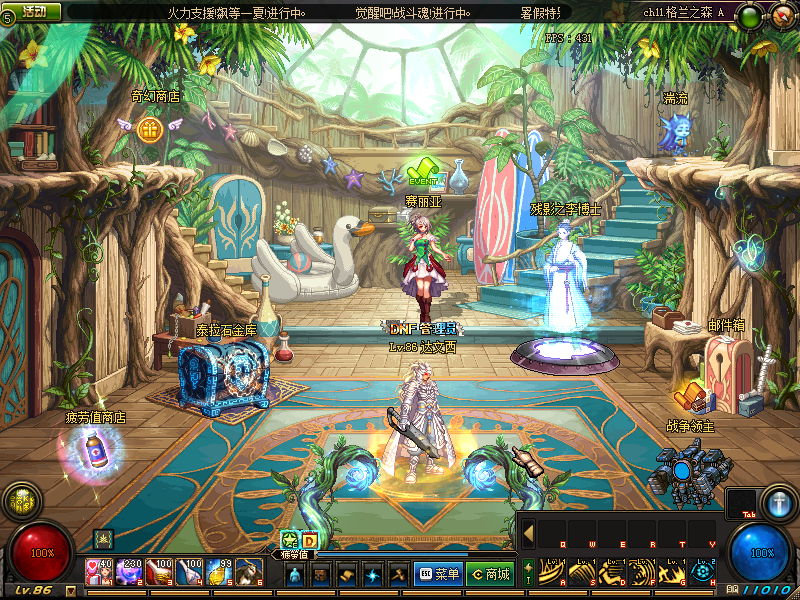This screenshot has width=800, height=600.
Task: Open the 商城 cash shop
Action: click(490, 574)
